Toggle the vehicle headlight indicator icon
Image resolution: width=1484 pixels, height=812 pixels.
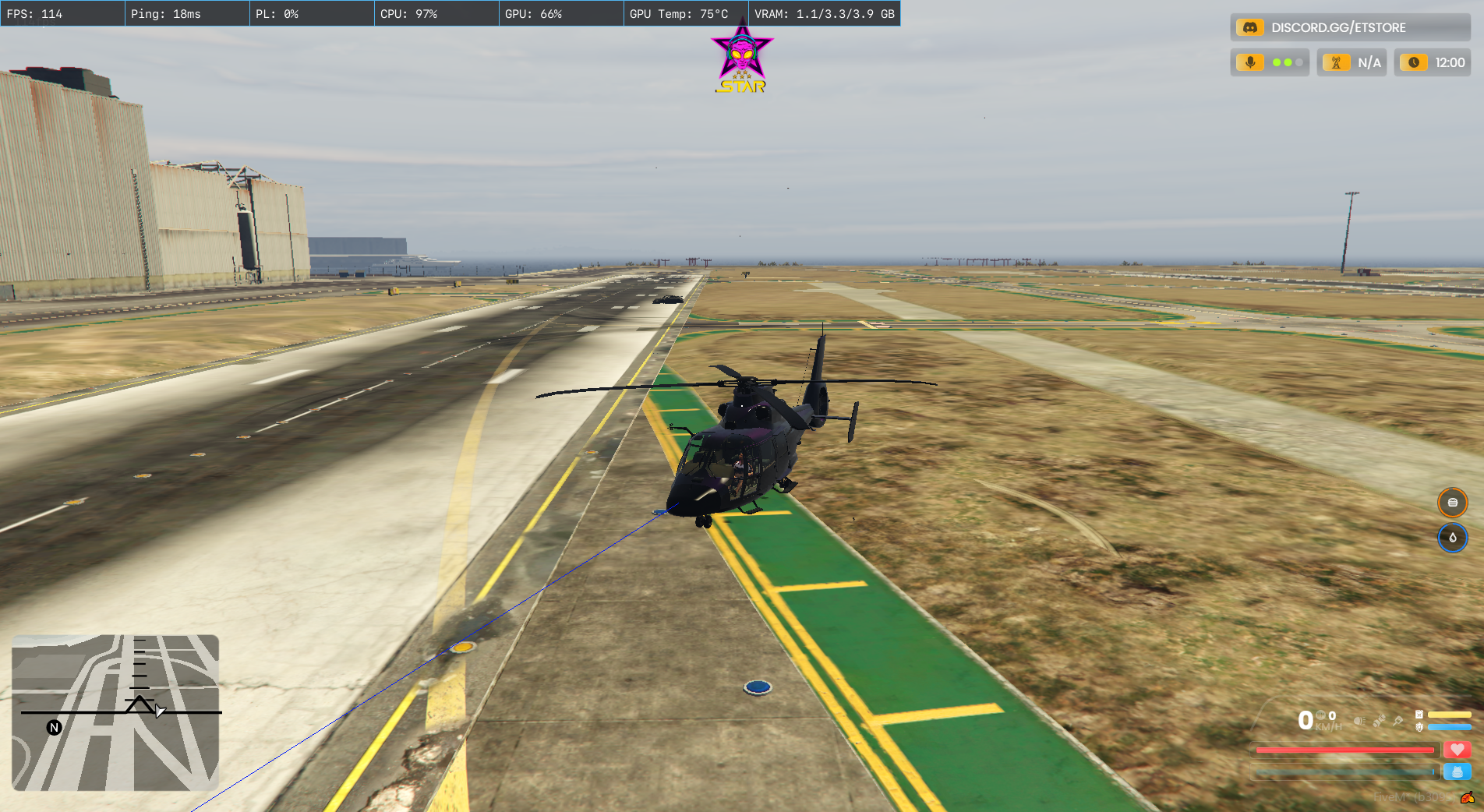click(x=1359, y=721)
